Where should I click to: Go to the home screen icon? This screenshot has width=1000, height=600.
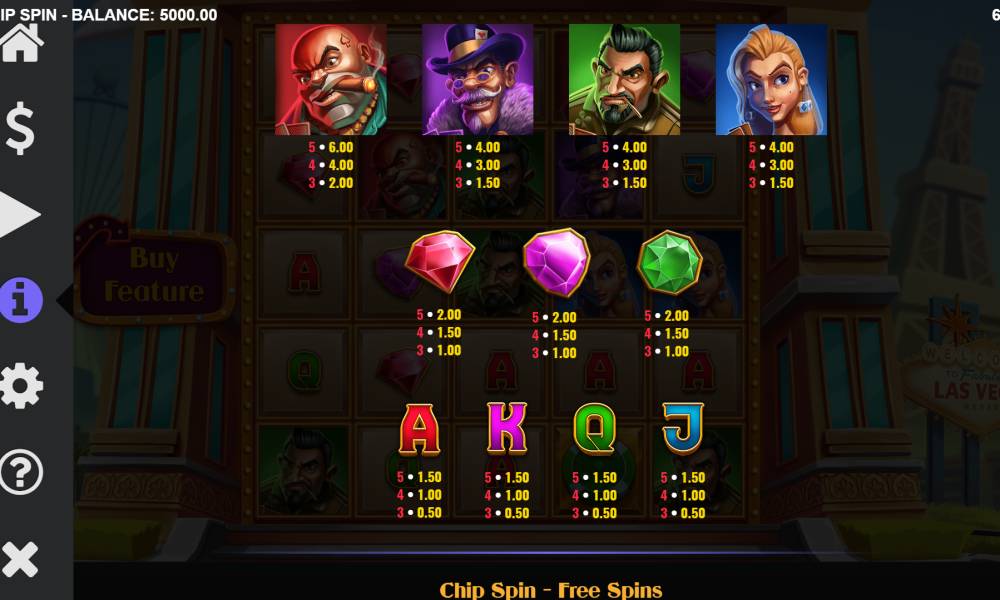pyautogui.click(x=21, y=43)
